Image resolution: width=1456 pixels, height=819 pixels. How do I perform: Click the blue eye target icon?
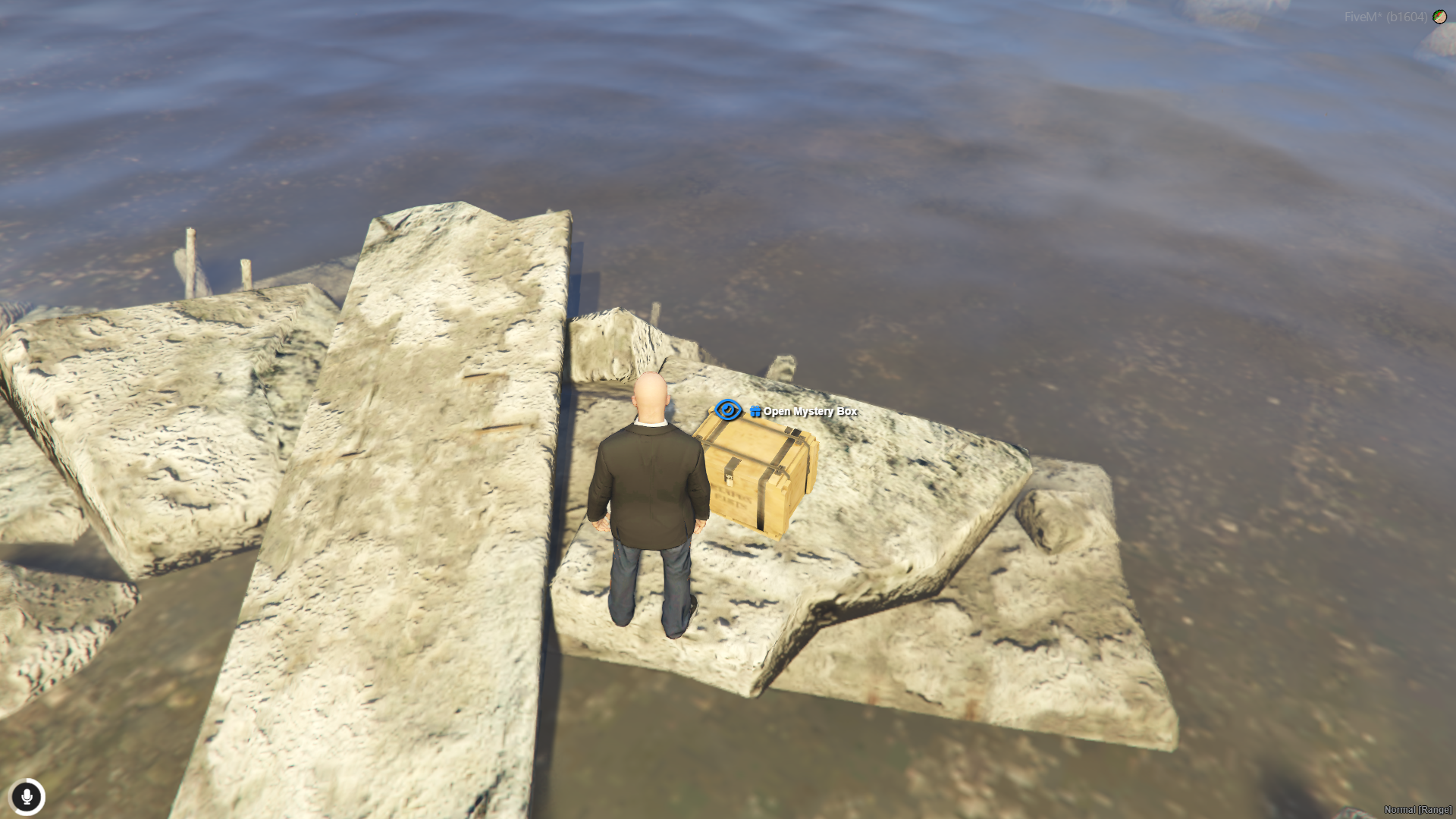(728, 410)
